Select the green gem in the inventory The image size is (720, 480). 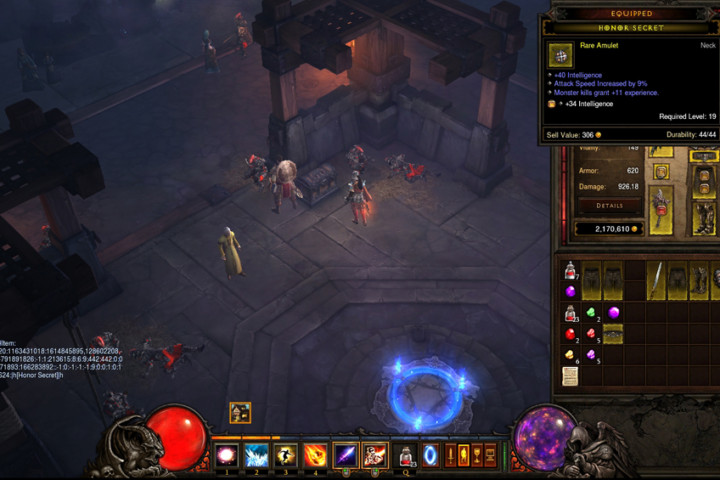(591, 313)
